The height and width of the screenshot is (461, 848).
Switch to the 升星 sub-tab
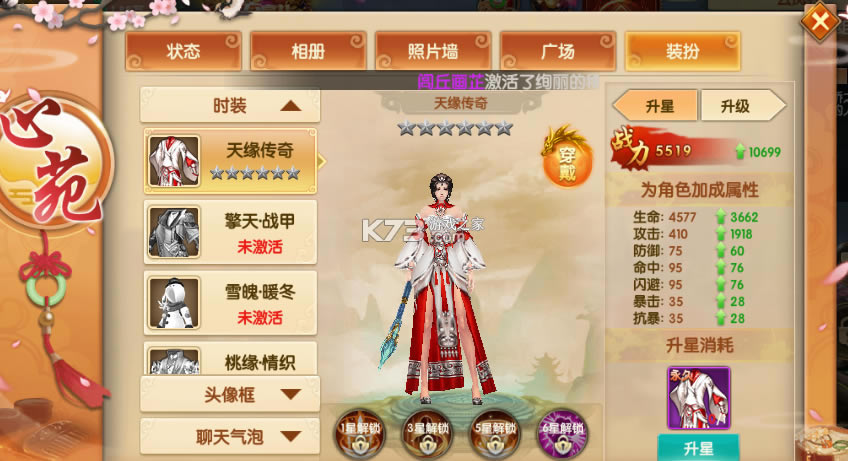tap(655, 106)
